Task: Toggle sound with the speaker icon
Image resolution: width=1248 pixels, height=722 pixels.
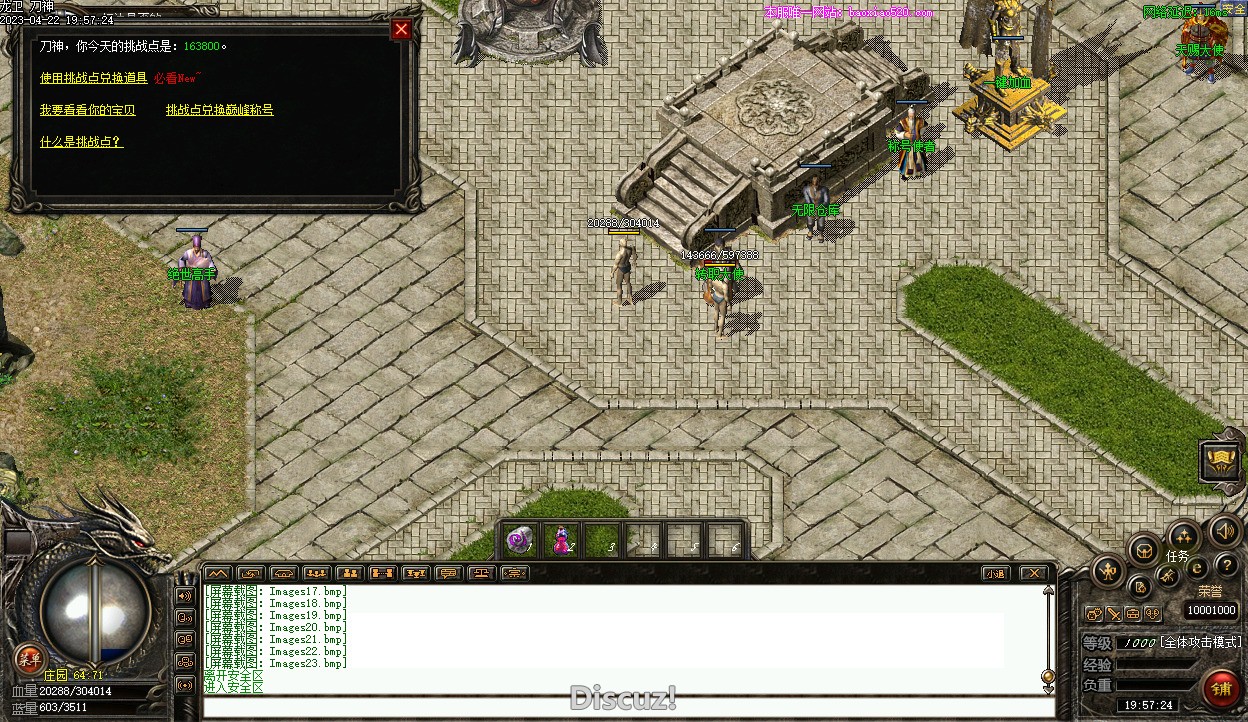Action: pyautogui.click(x=1223, y=530)
